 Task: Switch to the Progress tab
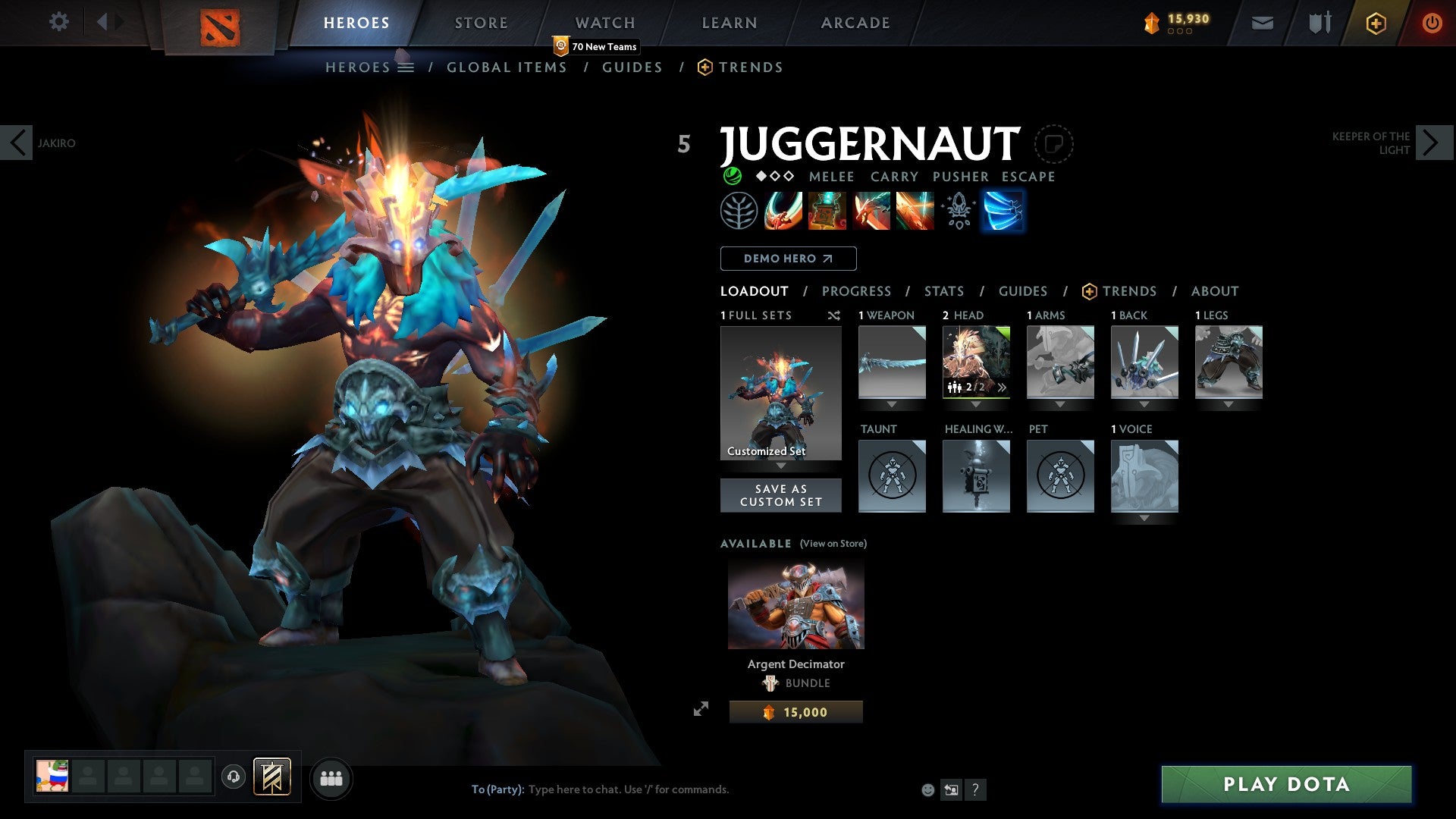coord(856,291)
